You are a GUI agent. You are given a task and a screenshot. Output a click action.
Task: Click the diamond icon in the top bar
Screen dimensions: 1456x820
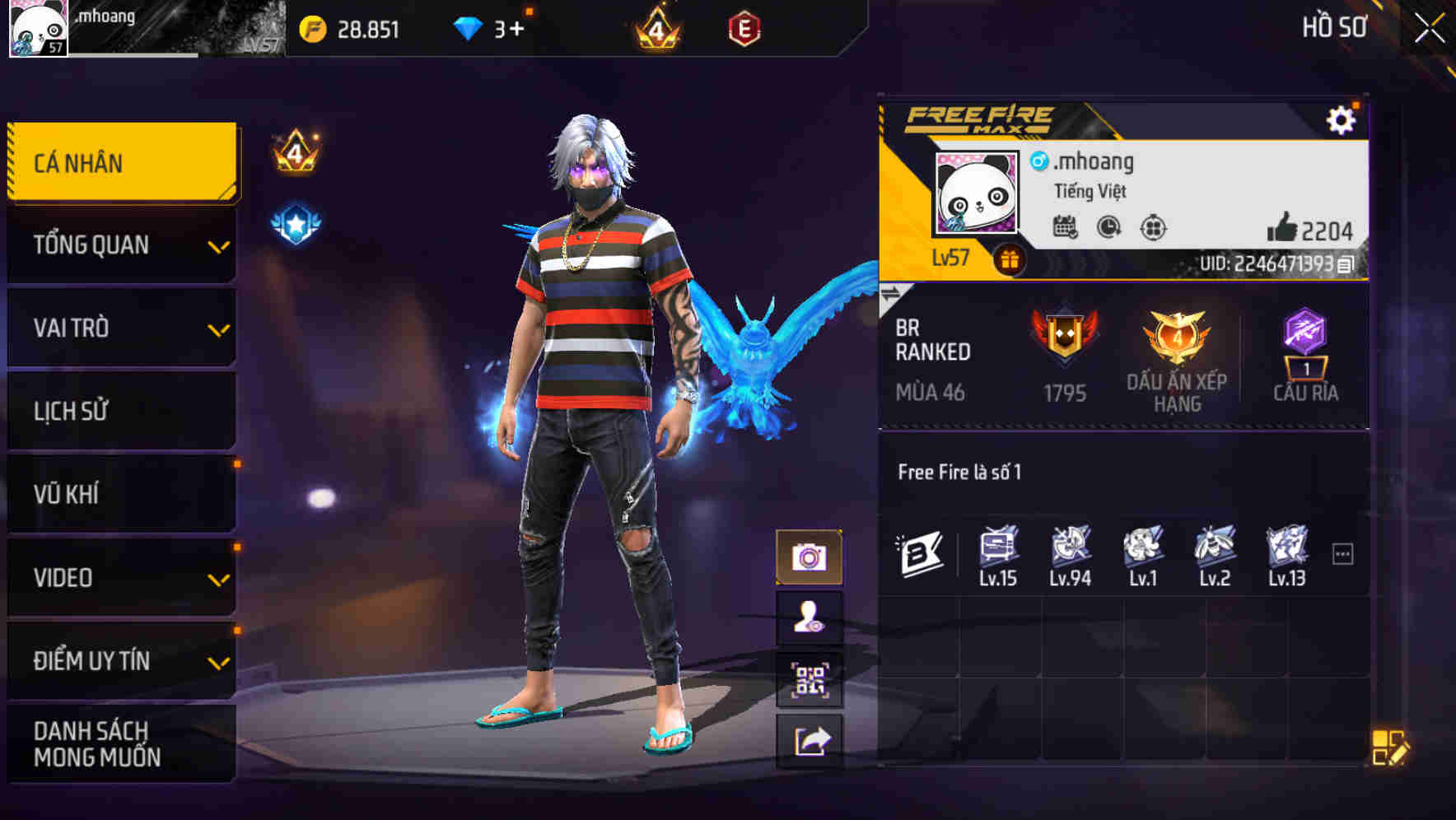coord(466,26)
